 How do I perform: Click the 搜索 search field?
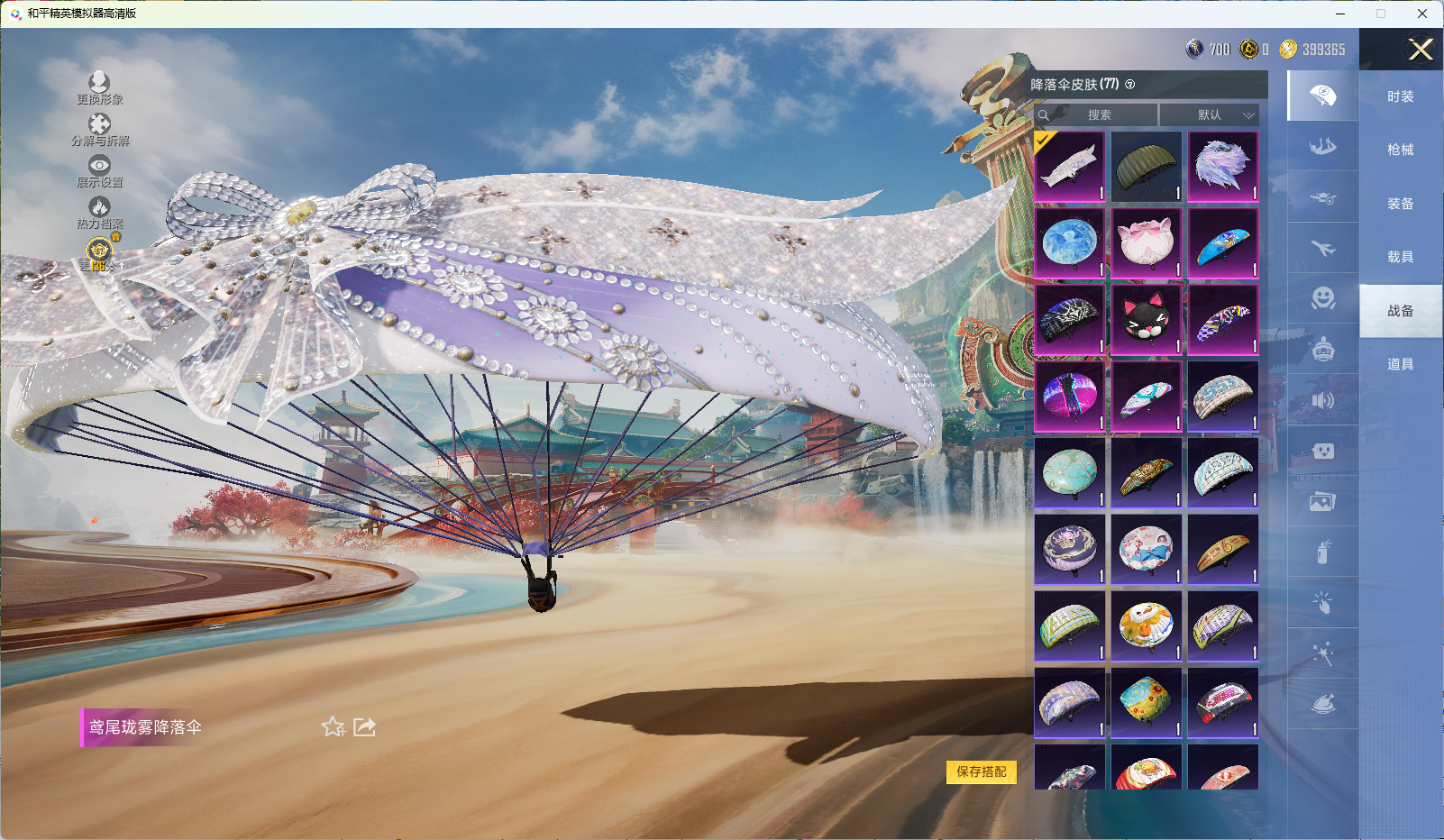click(x=1098, y=115)
